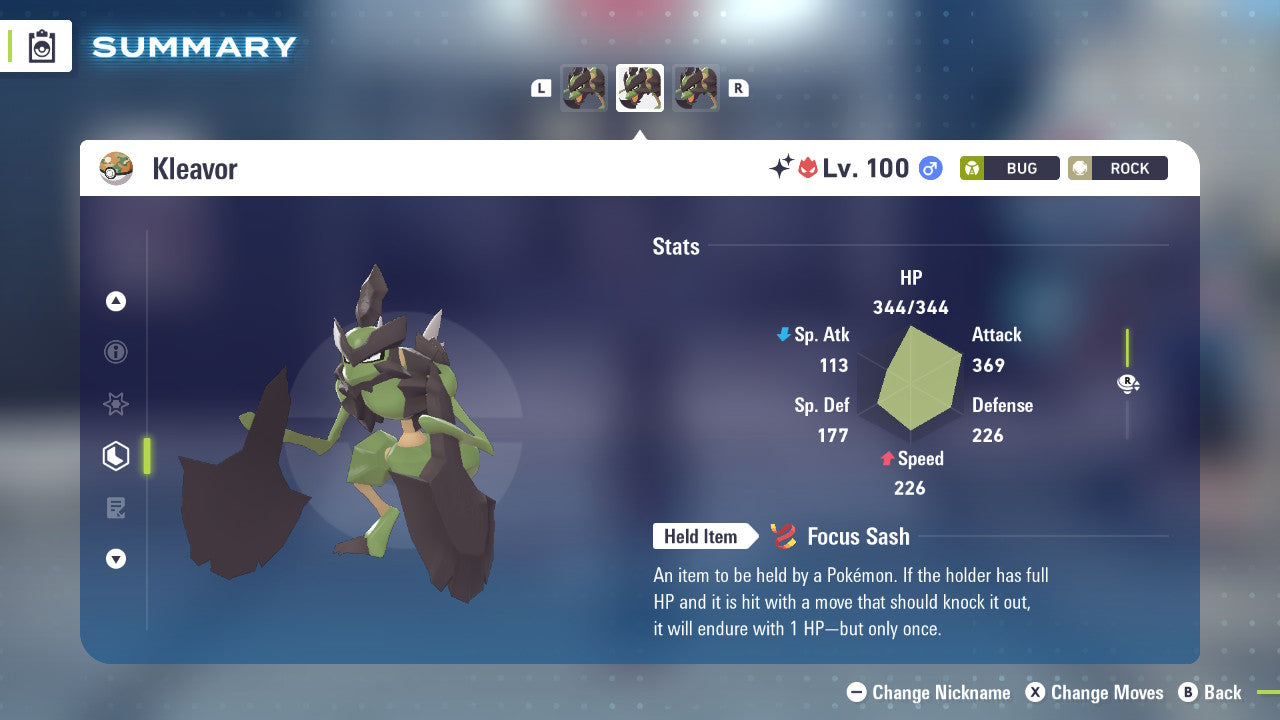Select the hexagon stats tab

click(116, 456)
